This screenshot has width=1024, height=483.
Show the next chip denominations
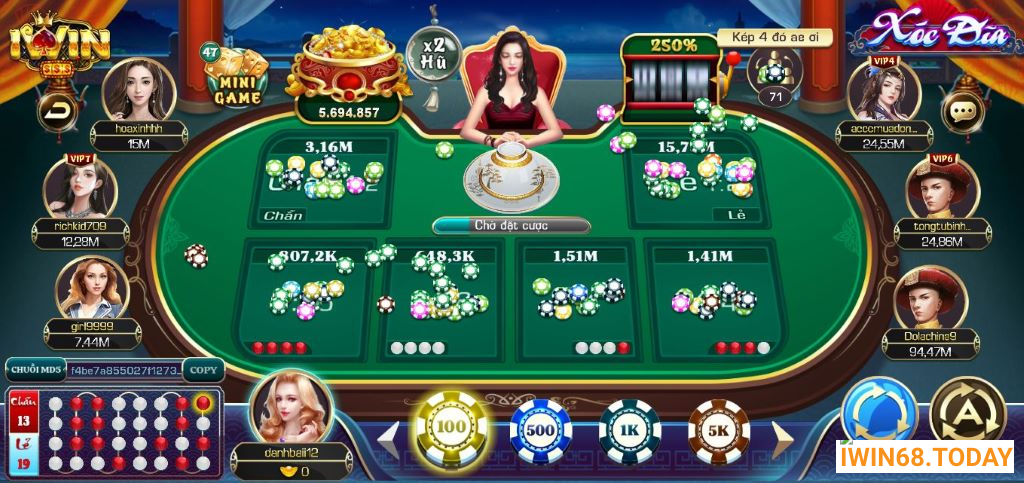click(x=781, y=438)
